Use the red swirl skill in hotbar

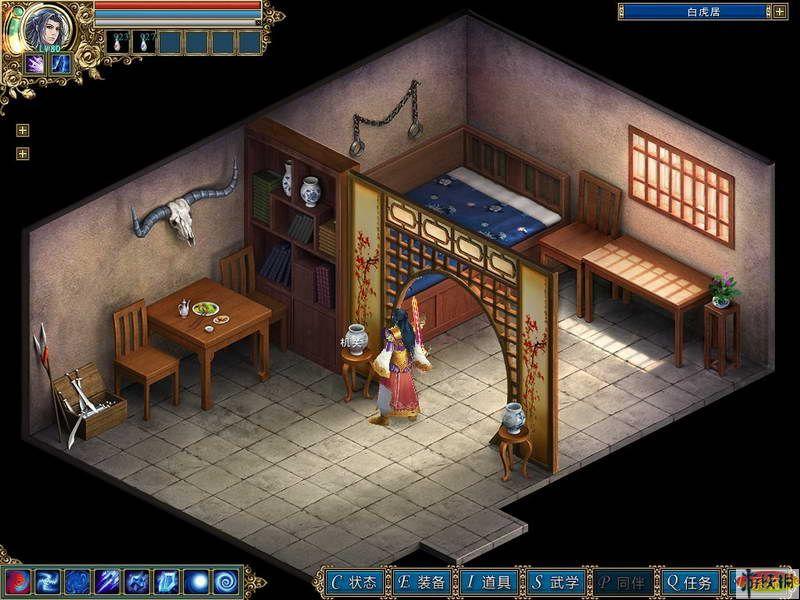pos(18,581)
